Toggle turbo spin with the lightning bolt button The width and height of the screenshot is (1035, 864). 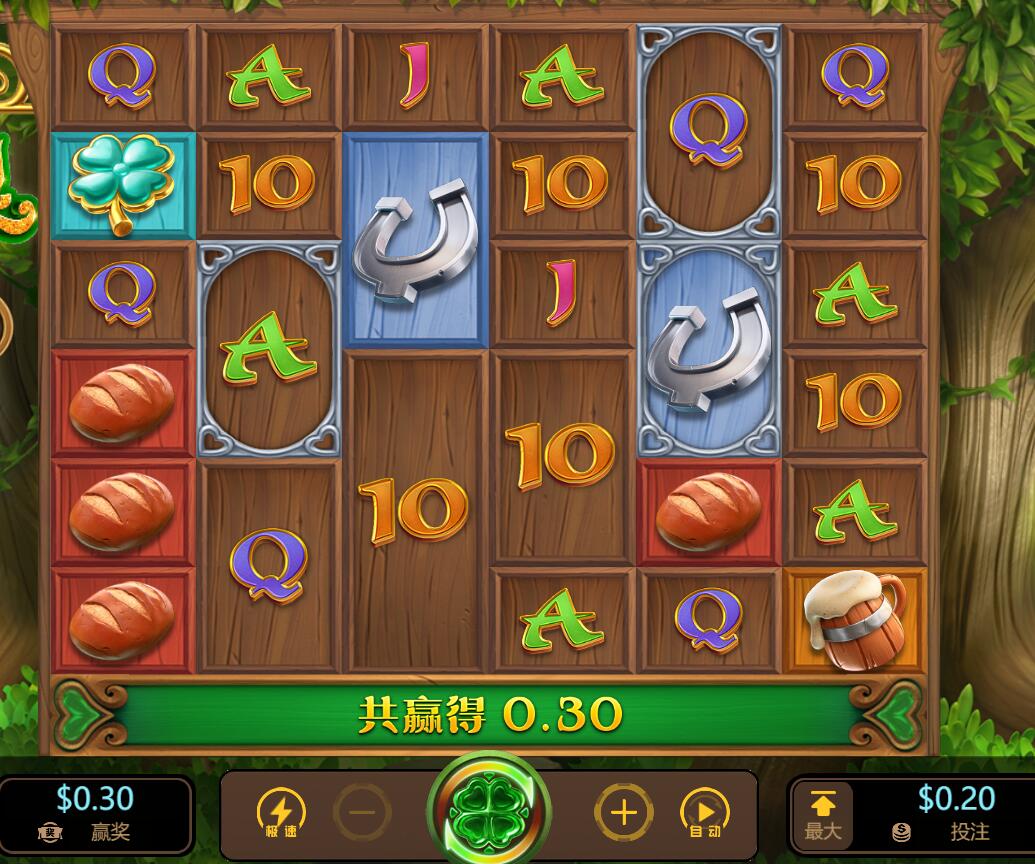pos(281,812)
